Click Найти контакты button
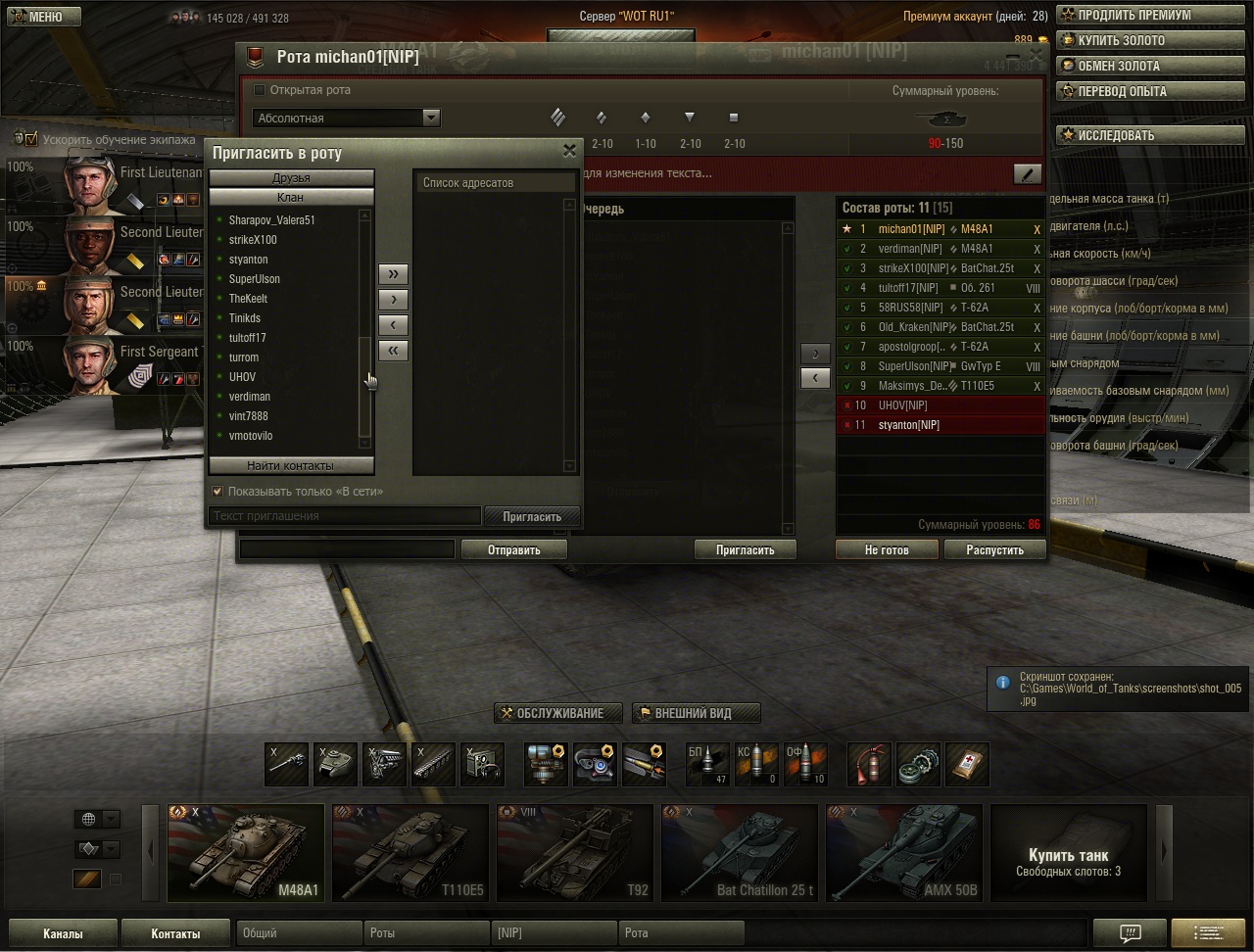This screenshot has height=952, width=1254. click(291, 466)
